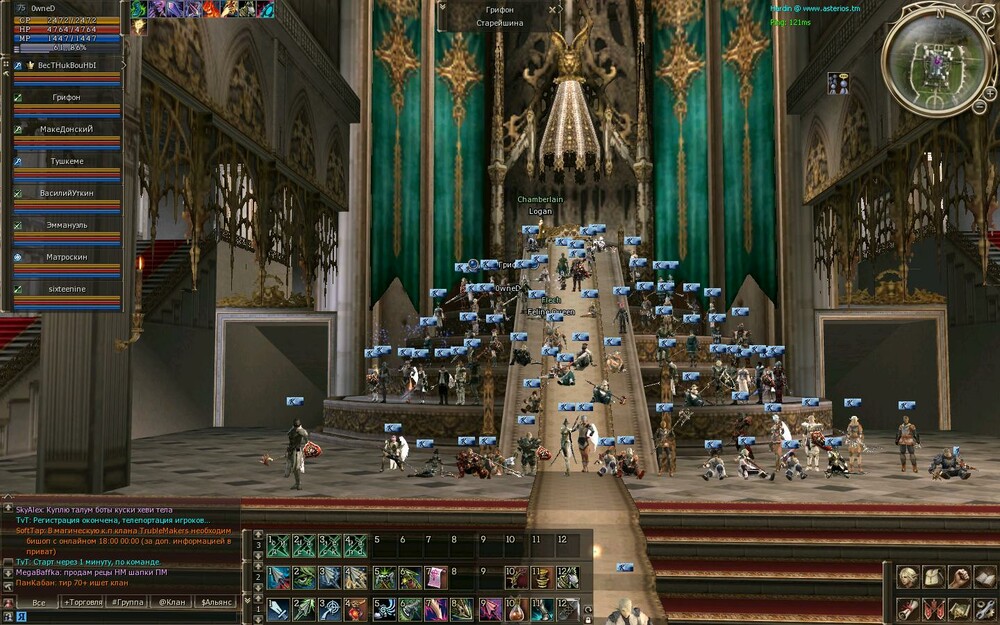Select party member МакеДонскиЙ
This screenshot has height=625, width=1000.
pos(66,129)
